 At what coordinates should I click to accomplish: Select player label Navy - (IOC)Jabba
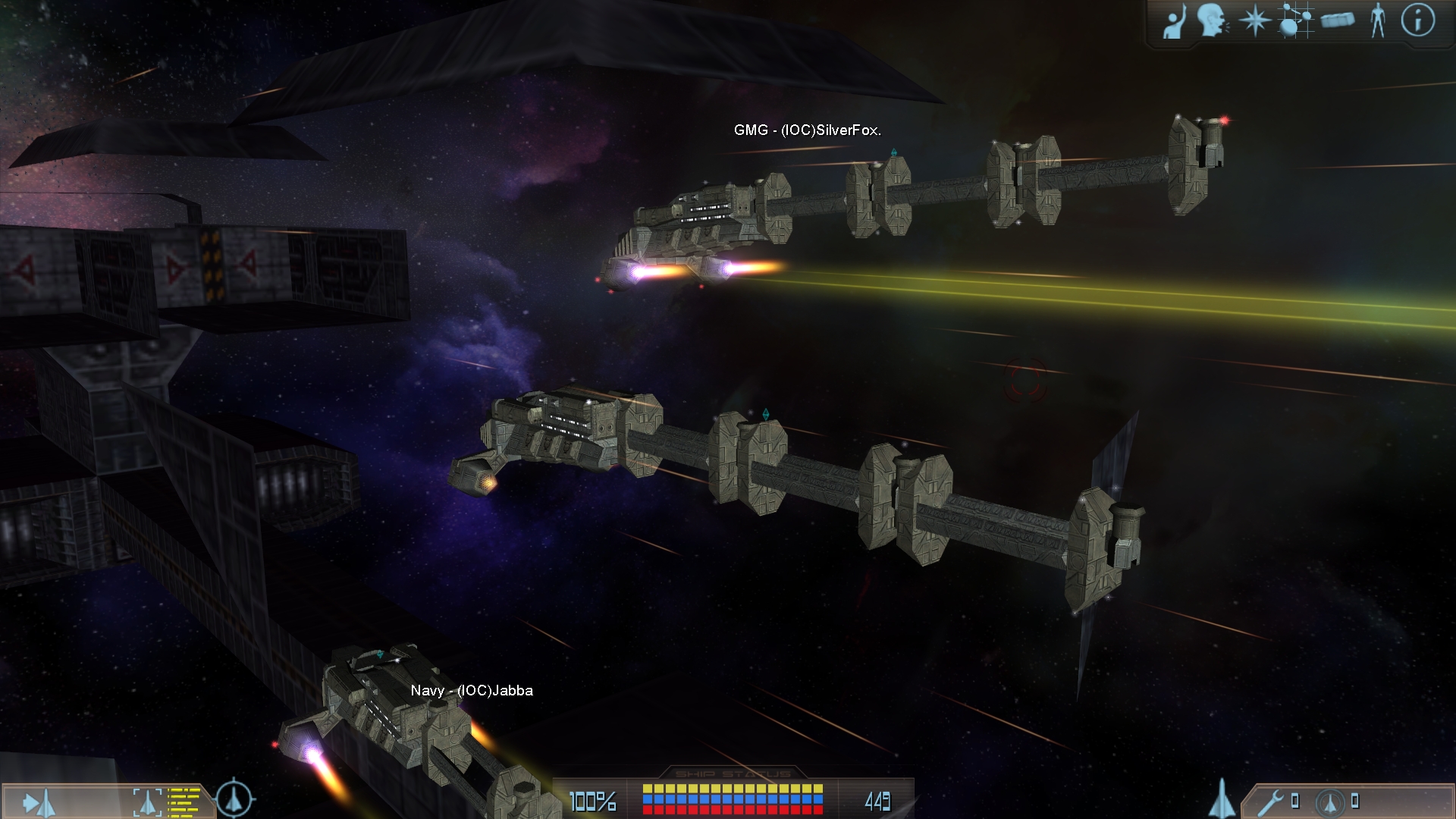[472, 691]
